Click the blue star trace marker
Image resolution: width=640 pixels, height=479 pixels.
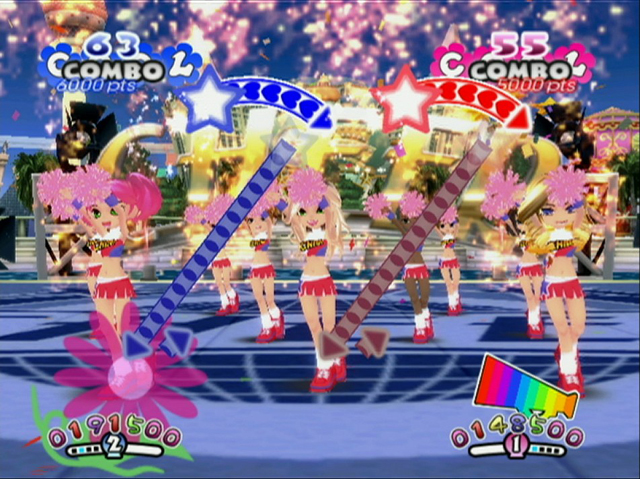click(x=212, y=96)
